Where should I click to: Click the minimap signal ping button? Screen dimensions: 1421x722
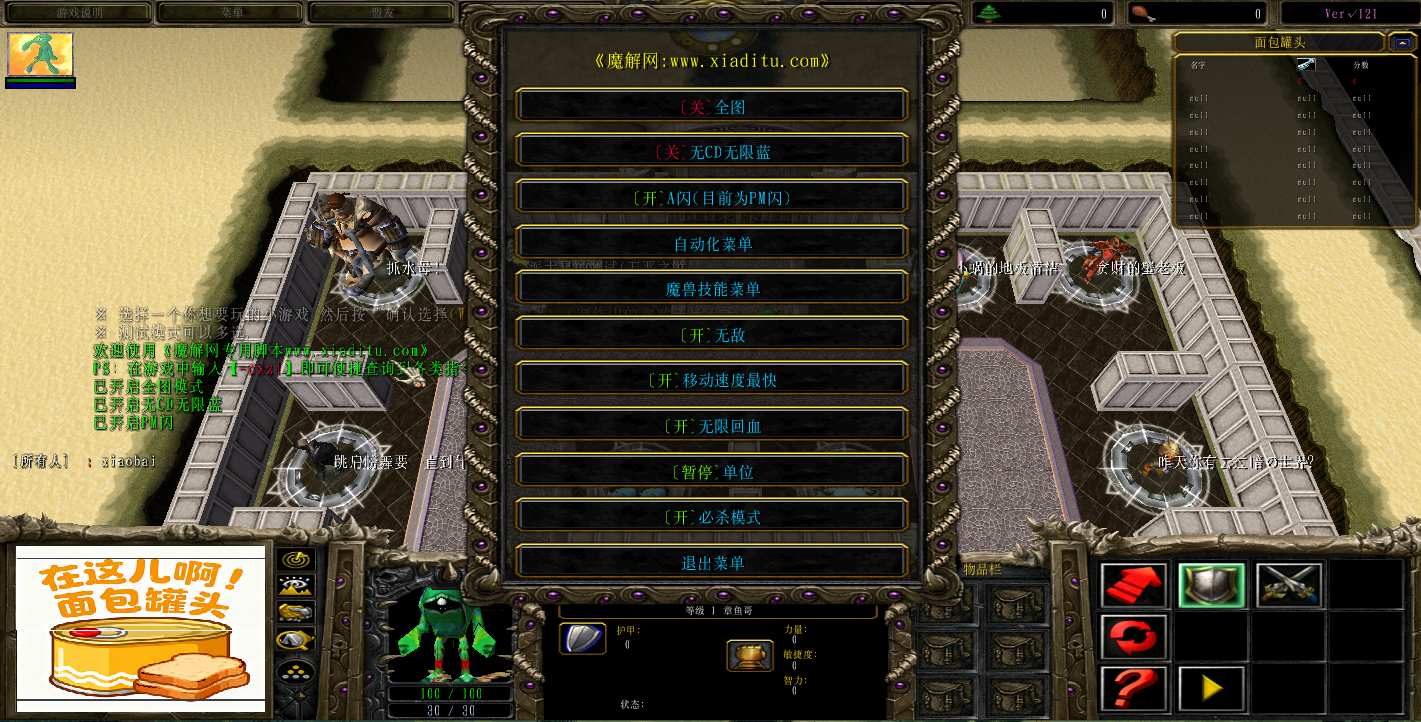(x=296, y=560)
